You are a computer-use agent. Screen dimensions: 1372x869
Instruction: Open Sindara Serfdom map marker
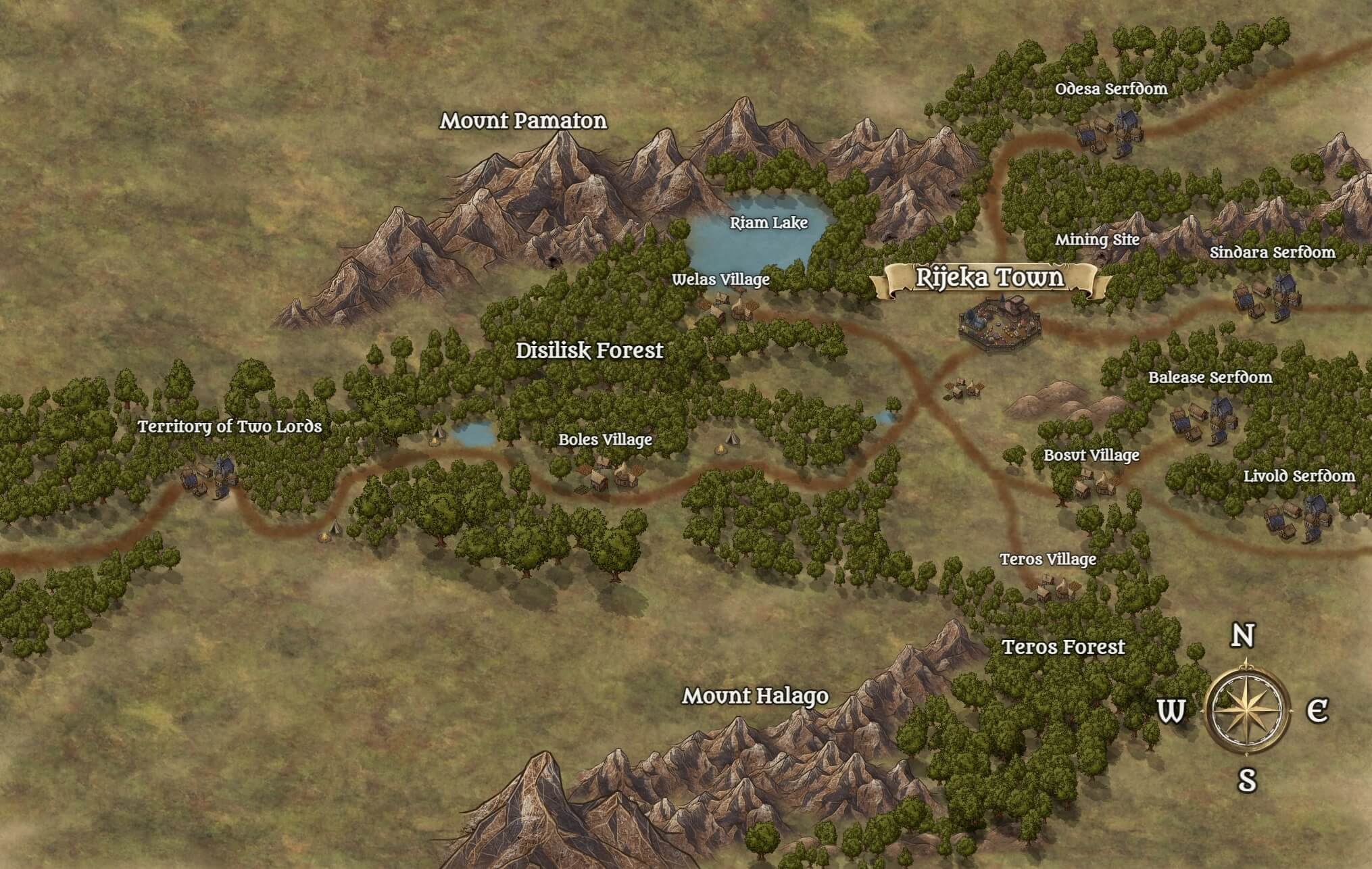[x=1272, y=252]
